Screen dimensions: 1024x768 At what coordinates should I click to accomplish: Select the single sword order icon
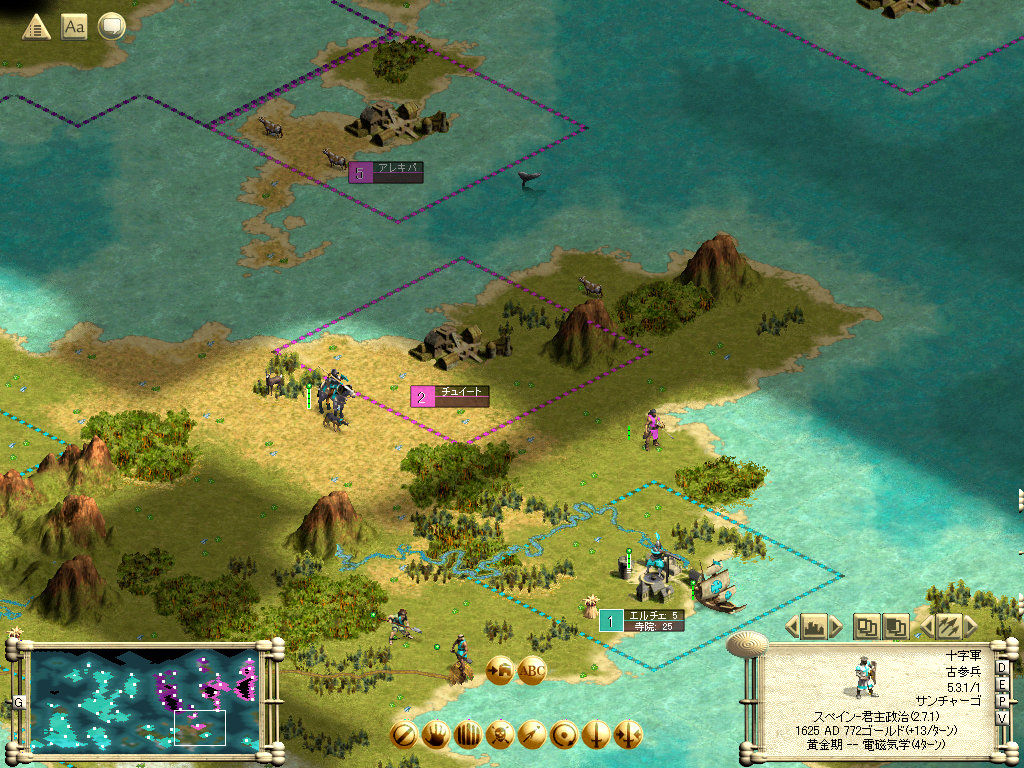[596, 735]
